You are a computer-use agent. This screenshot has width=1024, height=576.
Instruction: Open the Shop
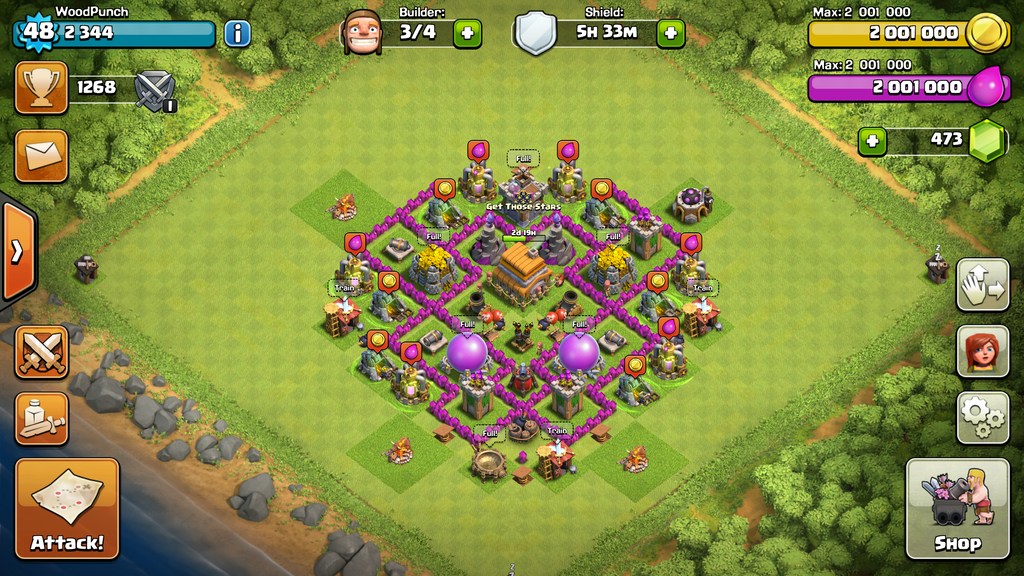pyautogui.click(x=957, y=508)
